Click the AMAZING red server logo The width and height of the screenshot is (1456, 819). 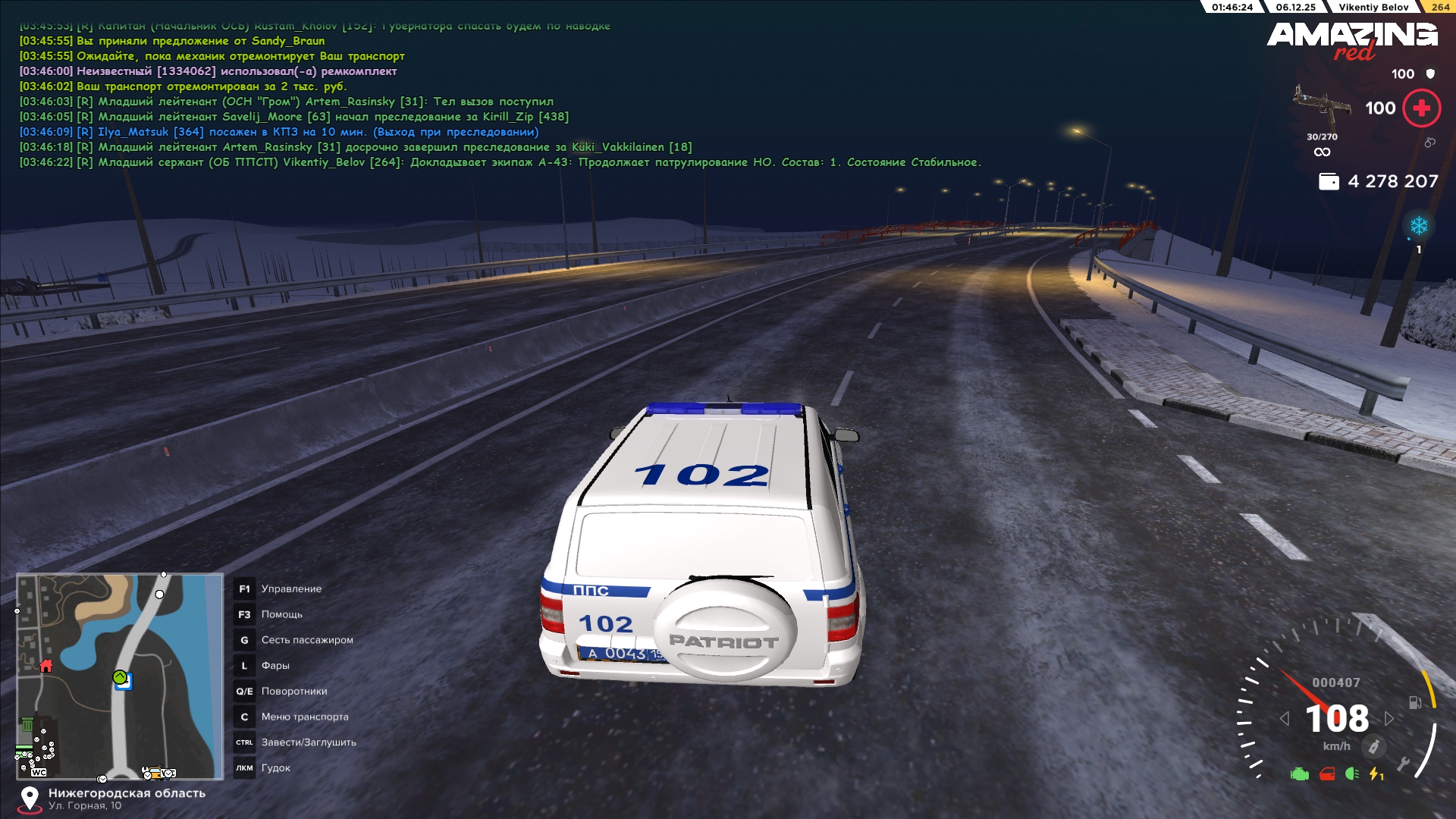tap(1352, 39)
